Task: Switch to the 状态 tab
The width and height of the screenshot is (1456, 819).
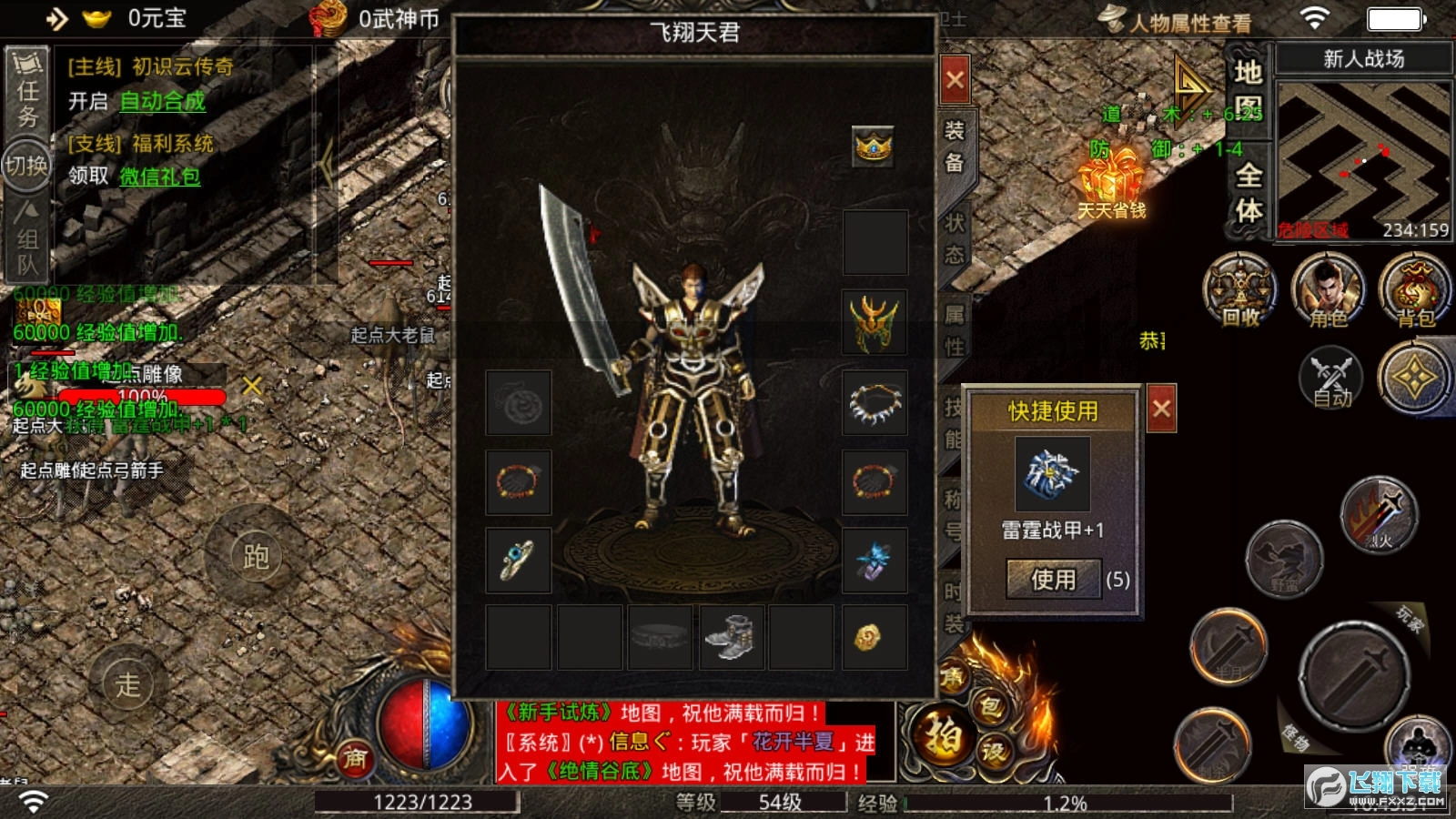Action: [953, 238]
